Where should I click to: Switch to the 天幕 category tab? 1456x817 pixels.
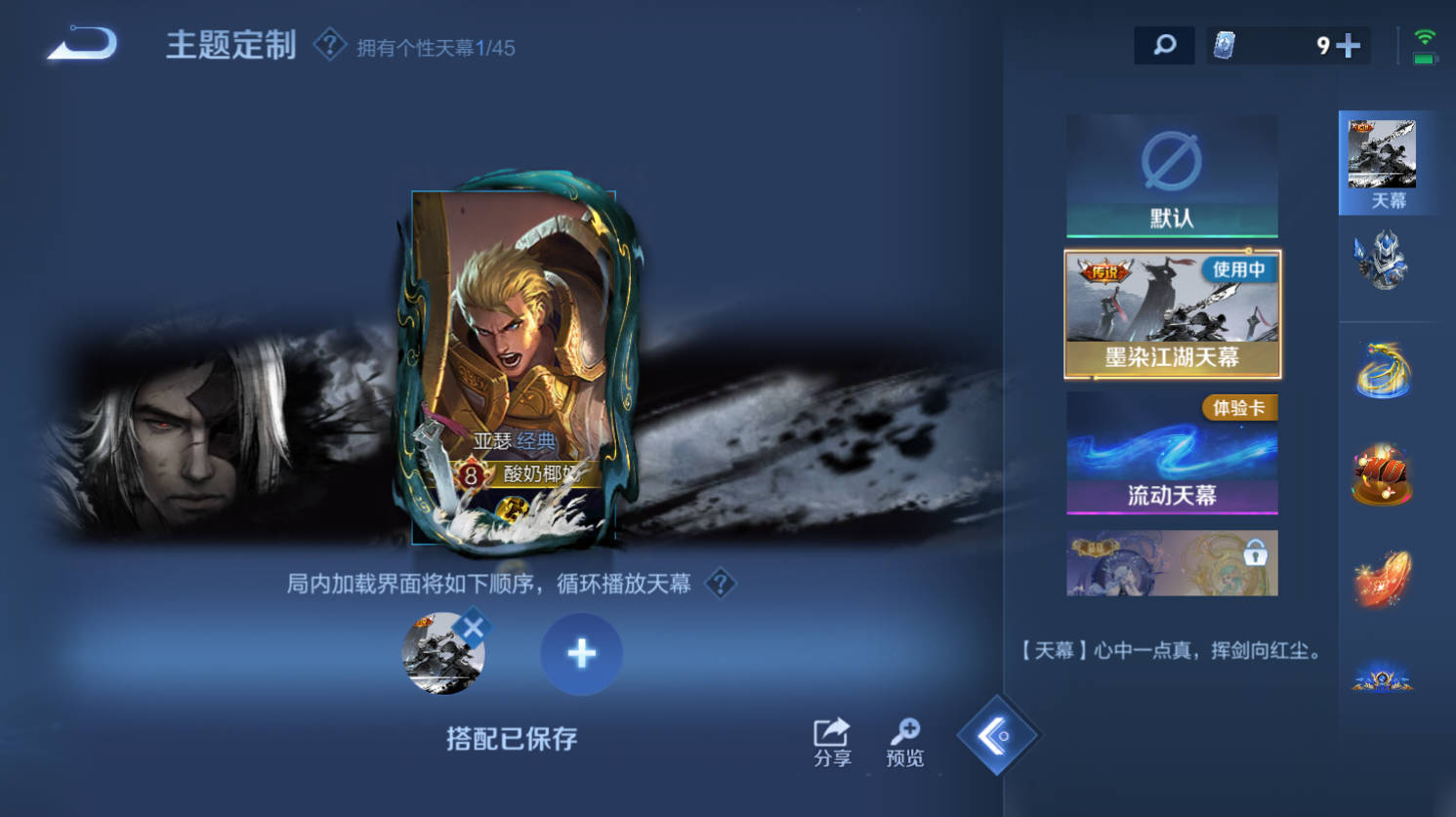(x=1383, y=162)
